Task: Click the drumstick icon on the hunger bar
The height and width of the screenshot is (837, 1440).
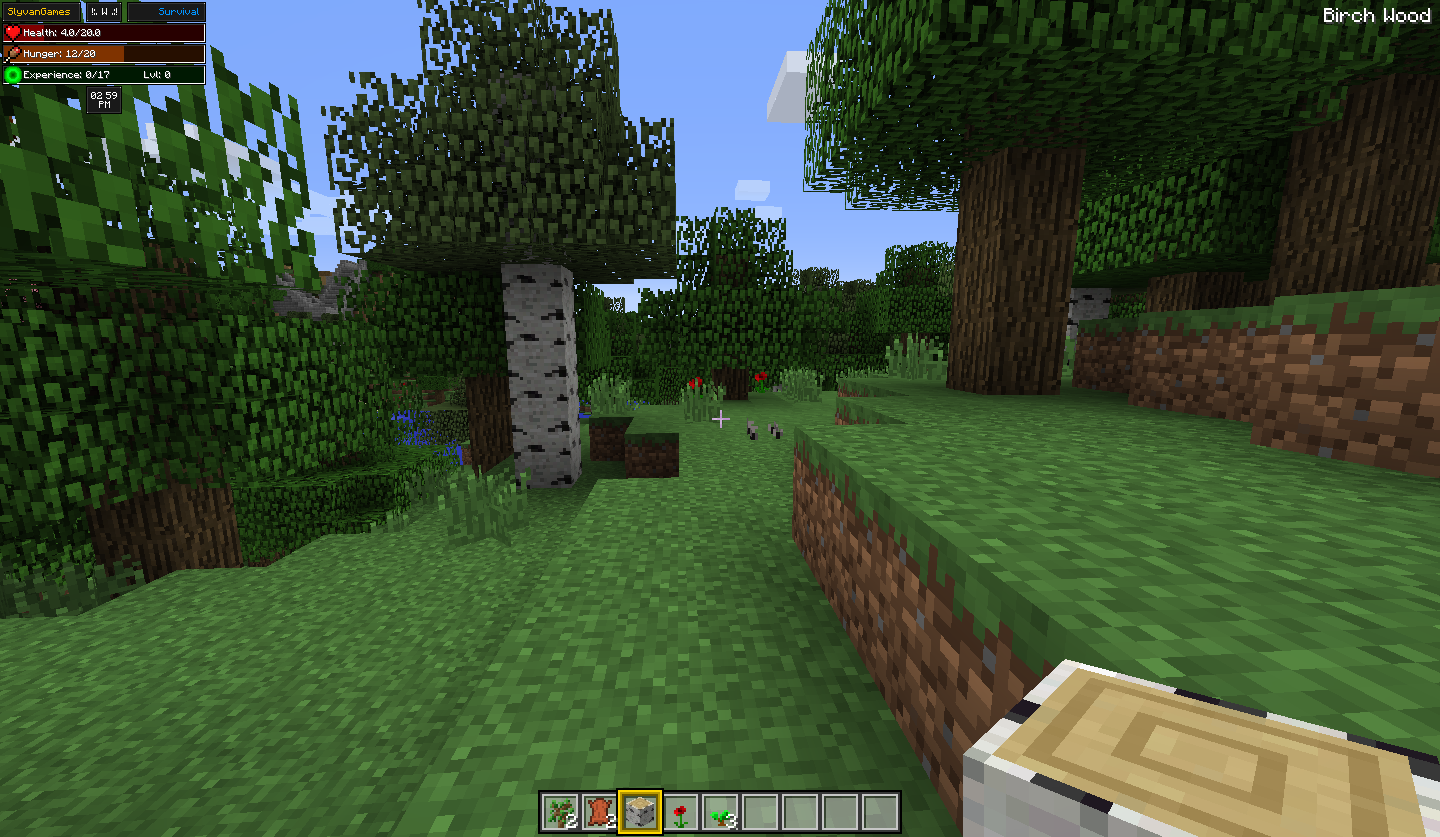Action: point(13,52)
